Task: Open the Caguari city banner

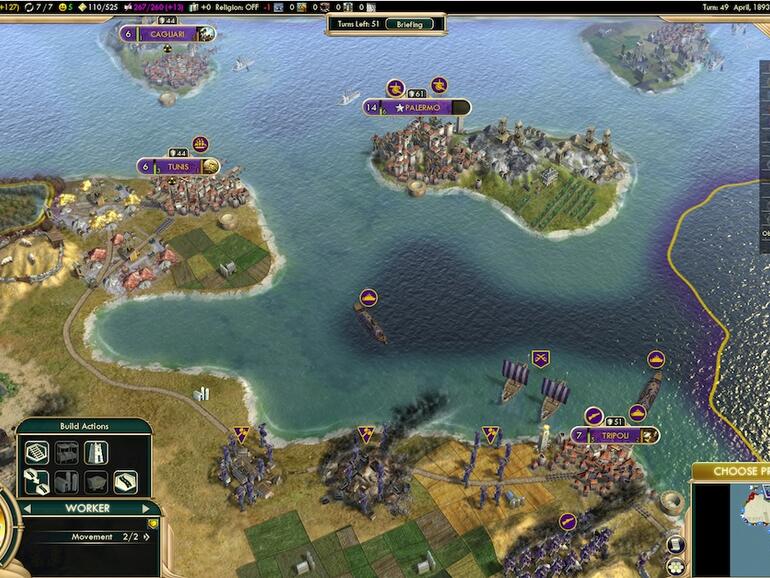Action: pos(167,34)
